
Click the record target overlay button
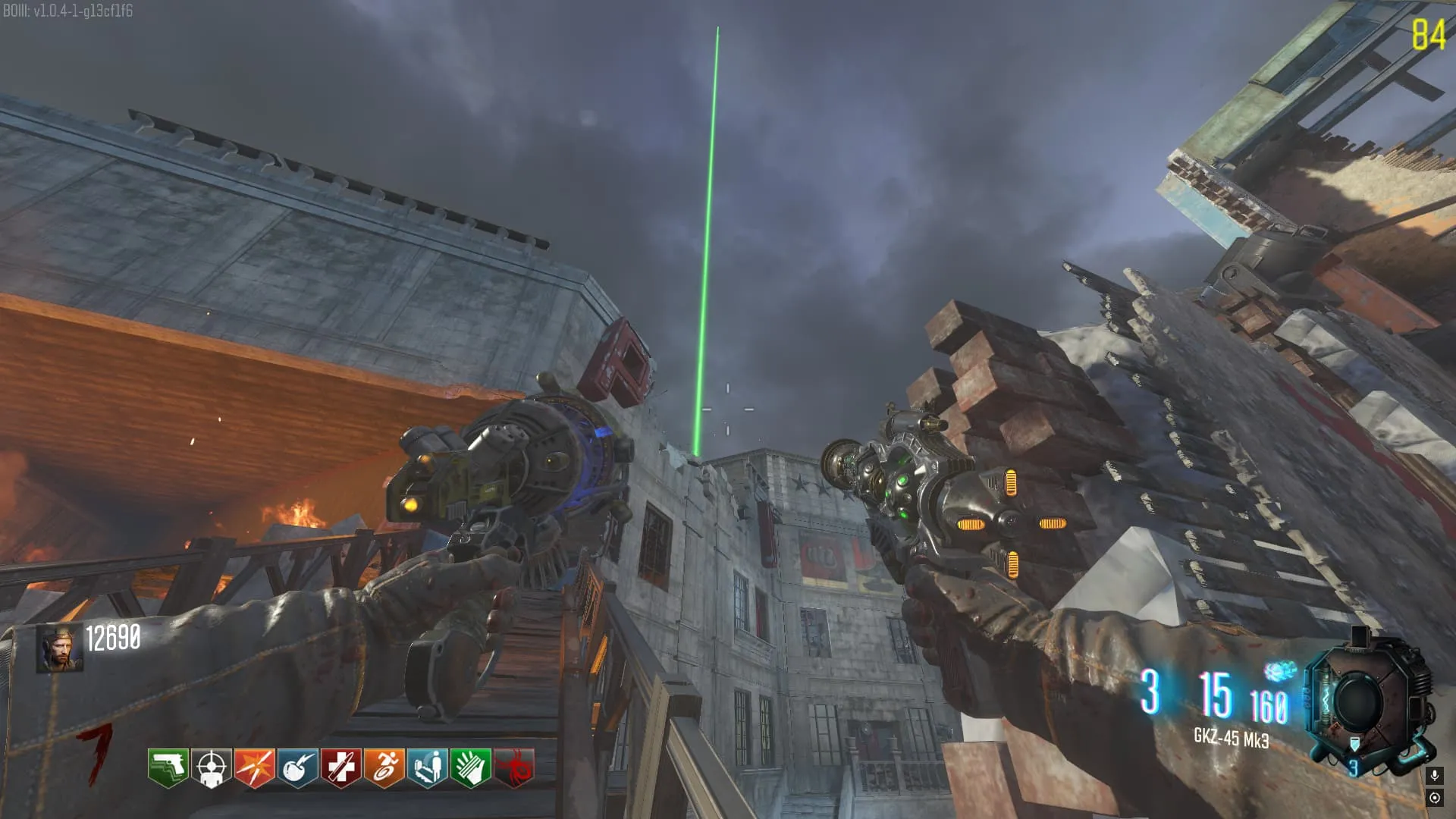tap(1434, 798)
